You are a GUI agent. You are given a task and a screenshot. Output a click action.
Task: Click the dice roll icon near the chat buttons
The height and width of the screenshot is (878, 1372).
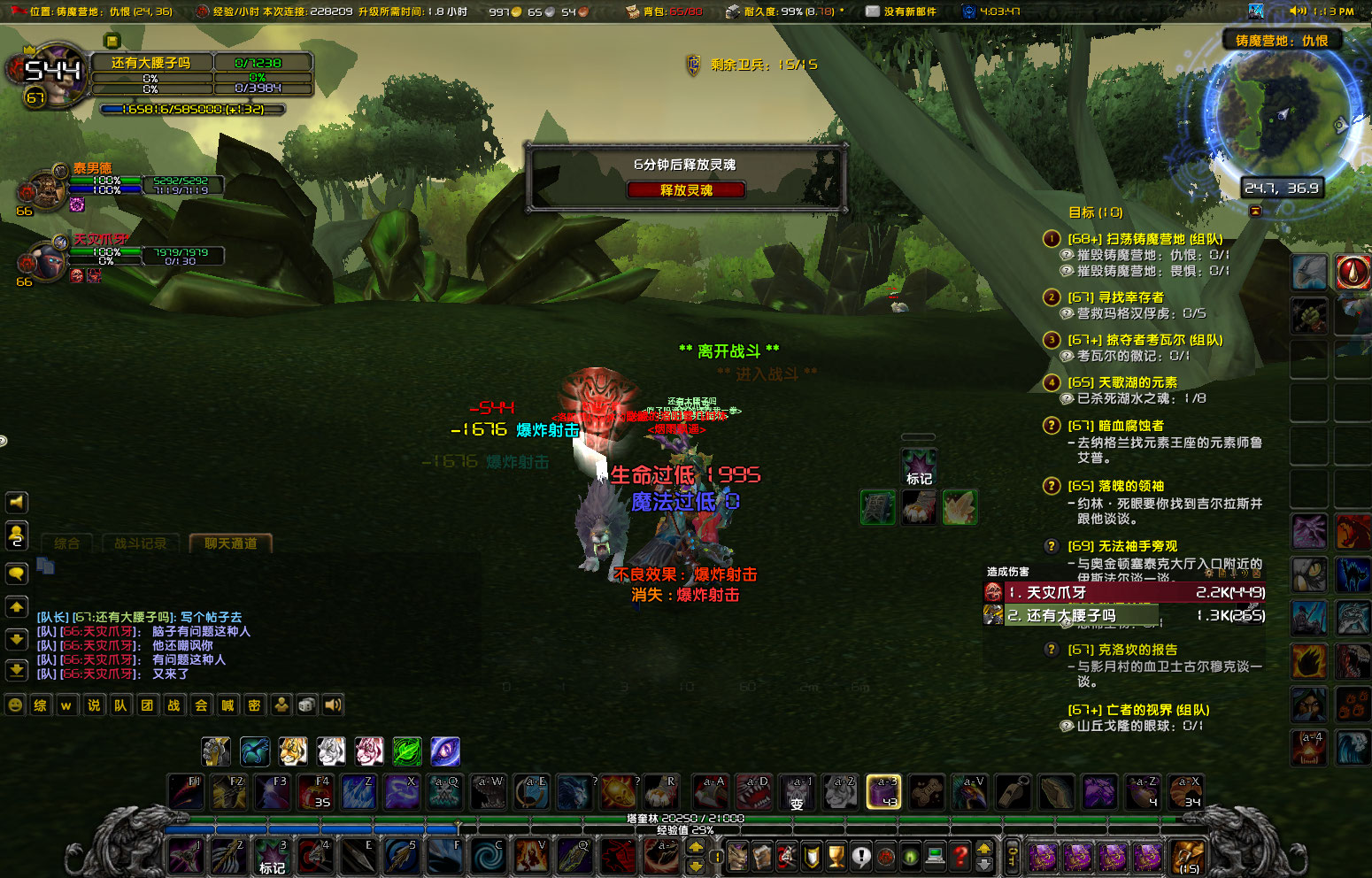tap(305, 705)
